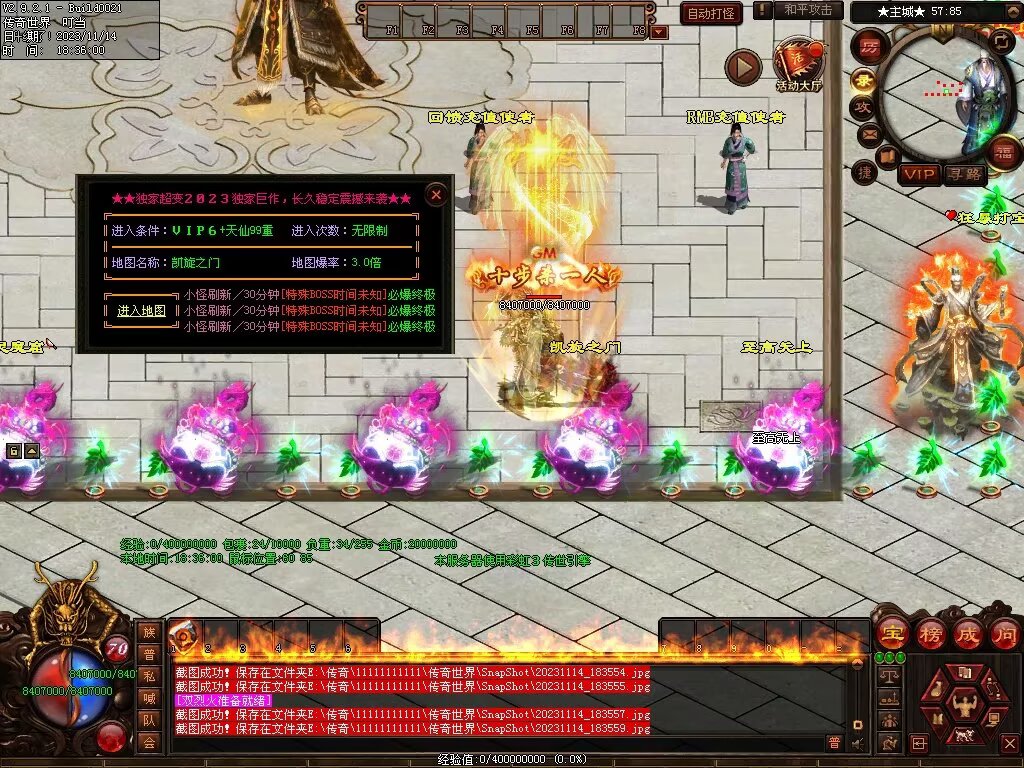Switch chat to the 私 private channel
The height and width of the screenshot is (768, 1024).
[149, 675]
